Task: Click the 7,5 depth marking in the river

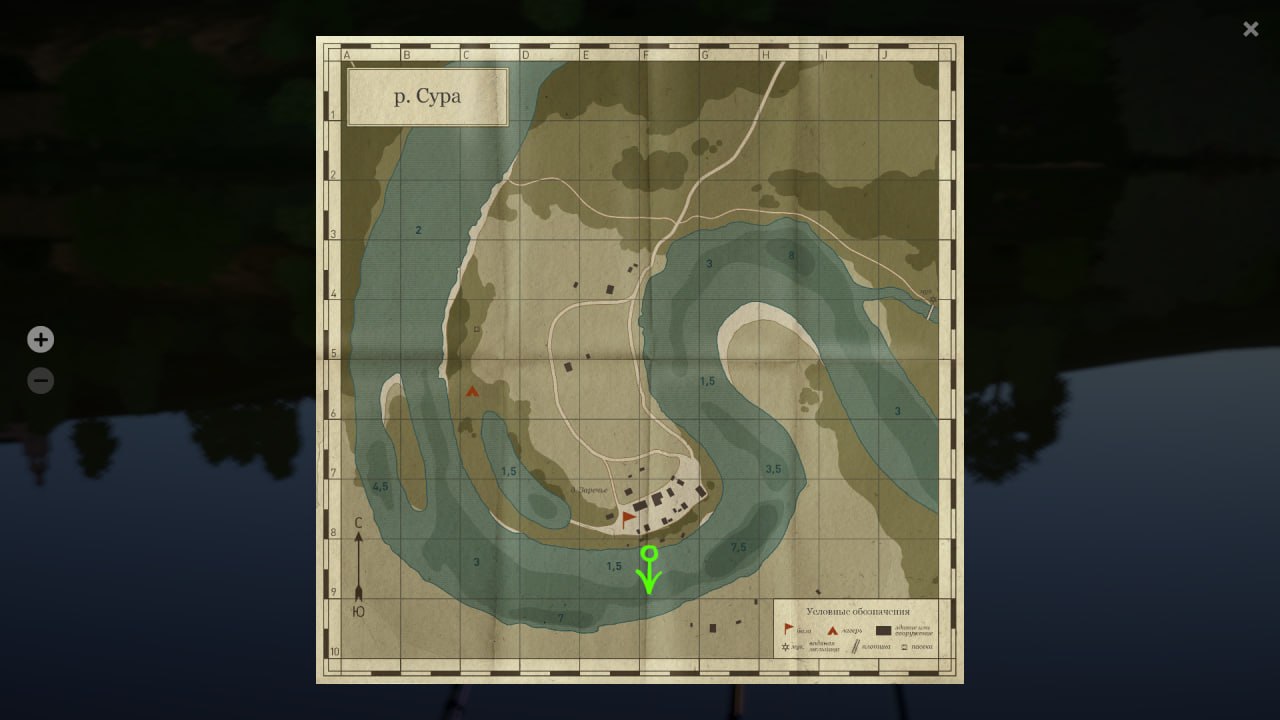Action: click(738, 547)
